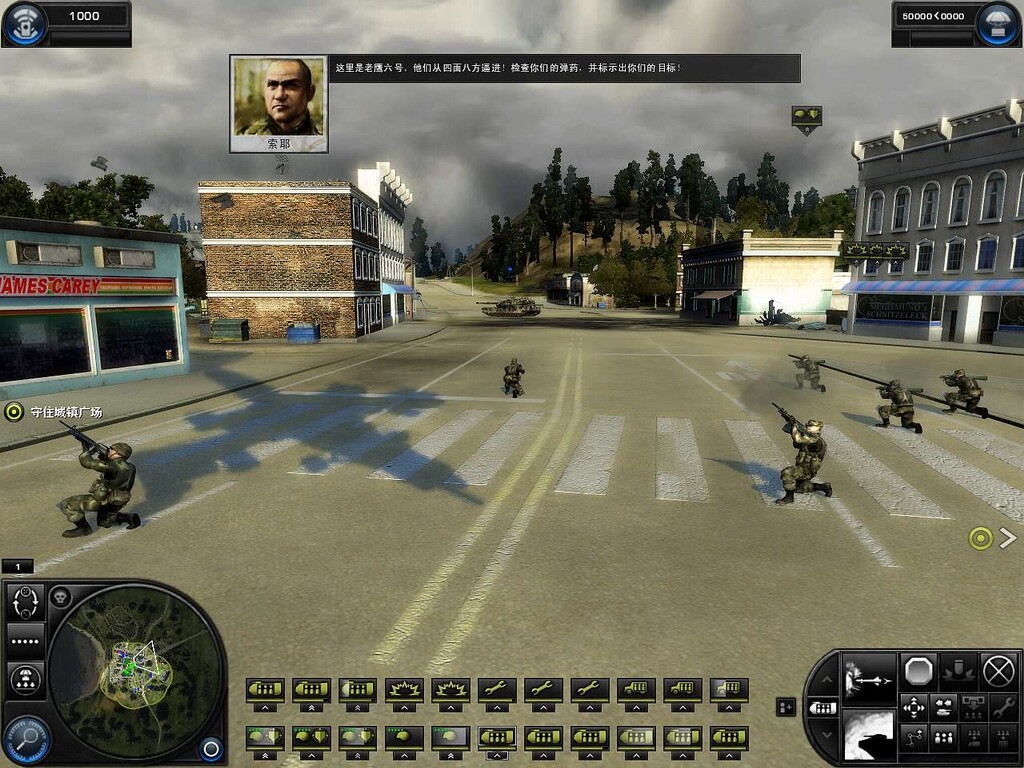Activate the missile launch offensive ability

click(869, 679)
